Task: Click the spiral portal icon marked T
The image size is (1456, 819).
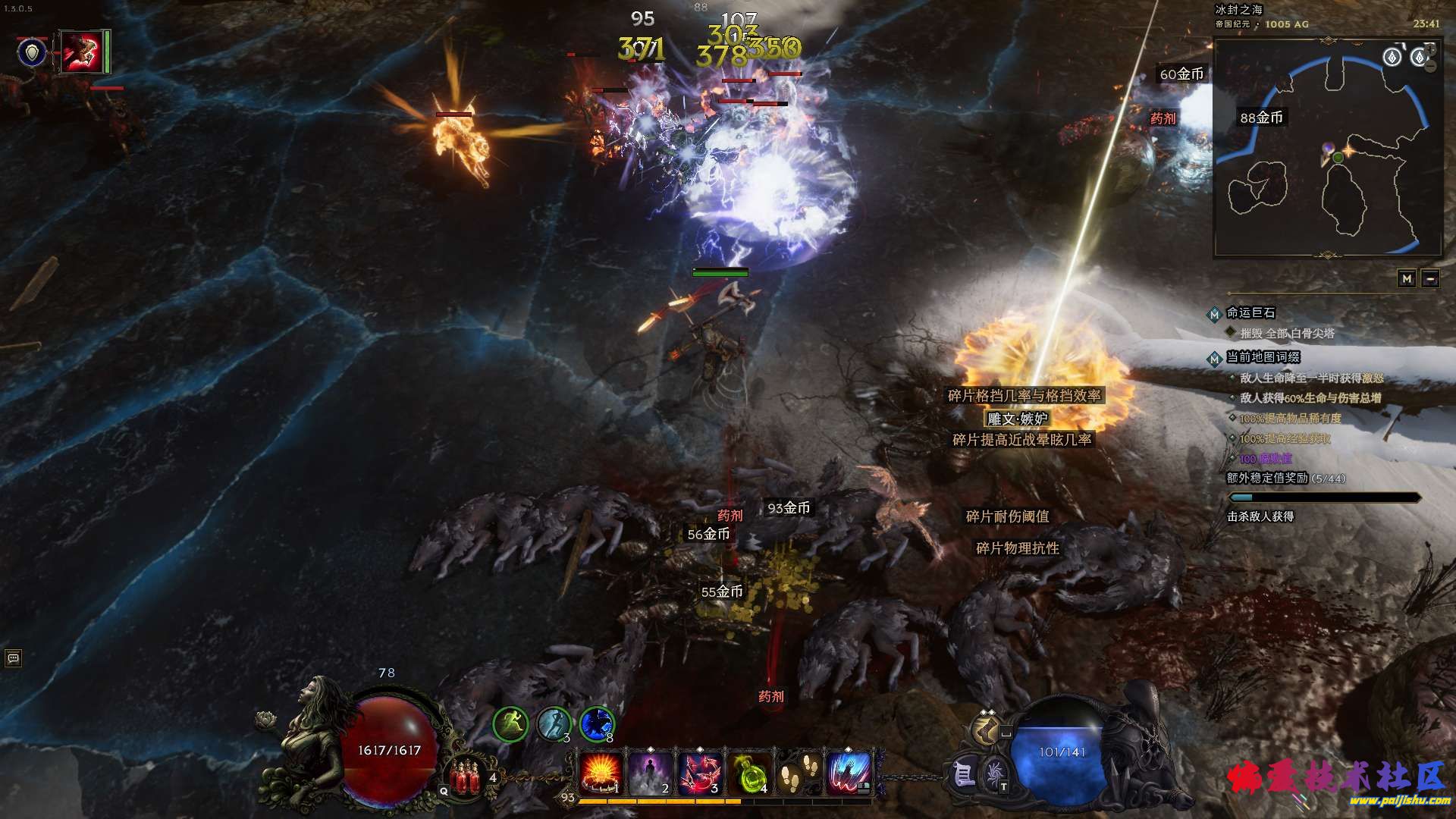Action: (x=994, y=775)
